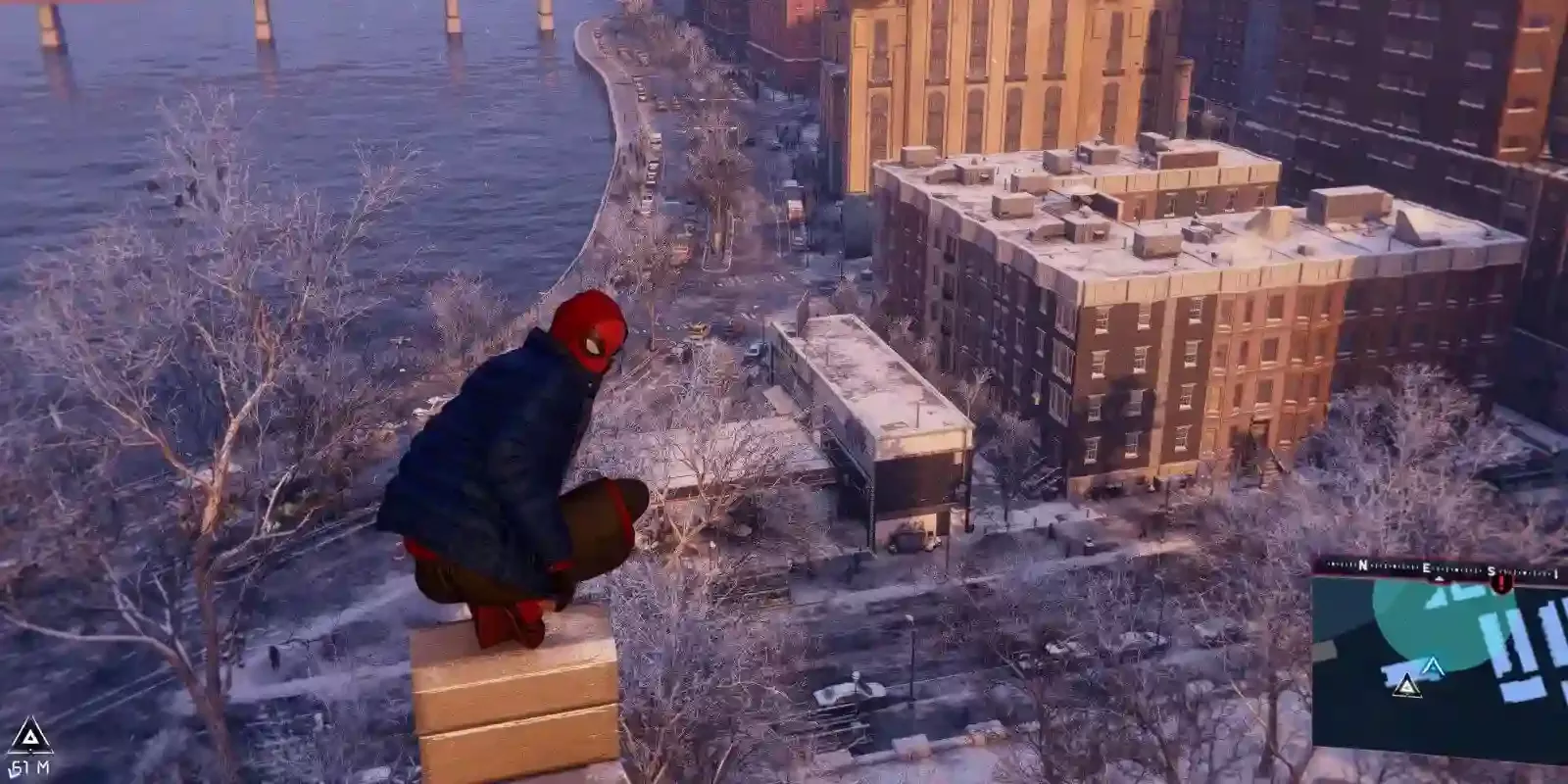Select the player arrow icon on the minimap
The width and height of the screenshot is (1568, 784).
(1433, 666)
